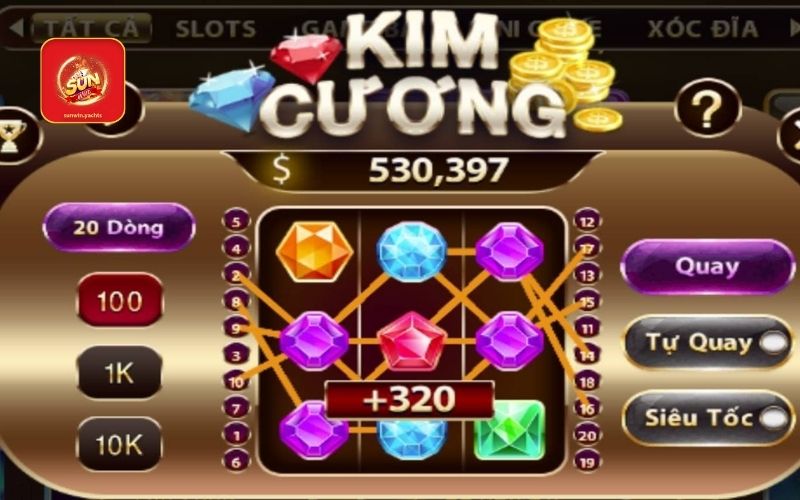Click the Sun logo badge
This screenshot has width=800, height=500.
[x=83, y=80]
